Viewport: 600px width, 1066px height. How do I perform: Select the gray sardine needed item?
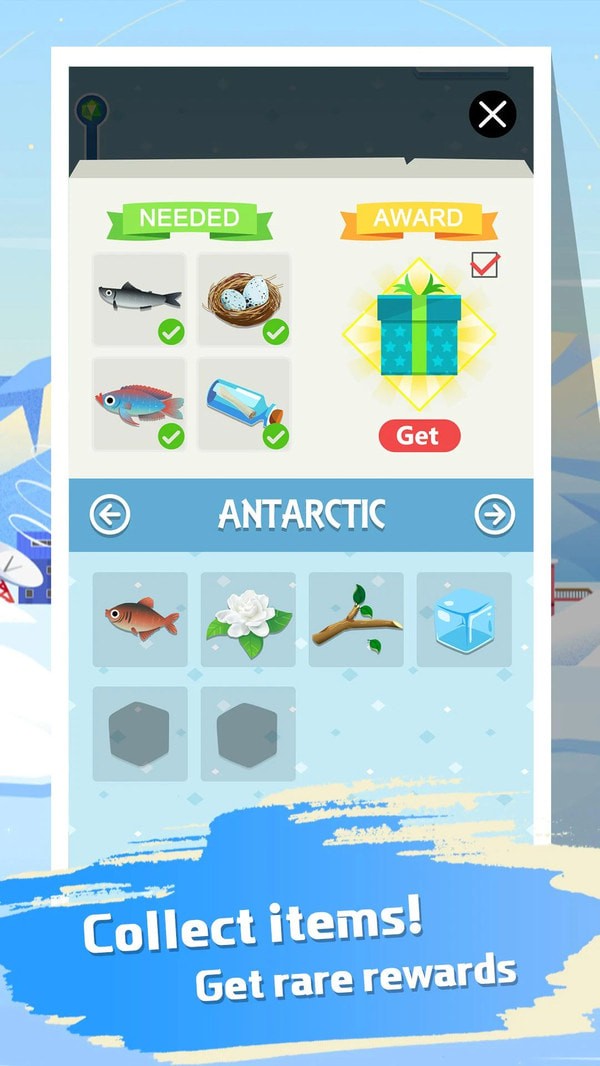(139, 299)
